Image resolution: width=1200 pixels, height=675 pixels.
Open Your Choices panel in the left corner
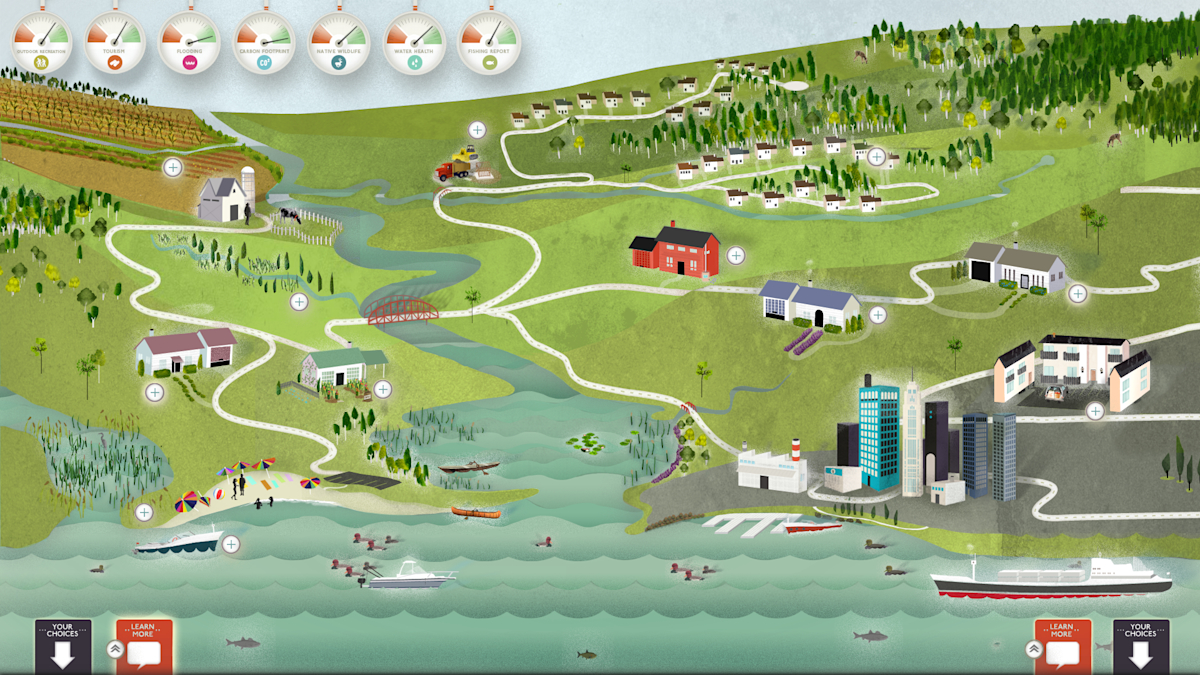(x=63, y=645)
